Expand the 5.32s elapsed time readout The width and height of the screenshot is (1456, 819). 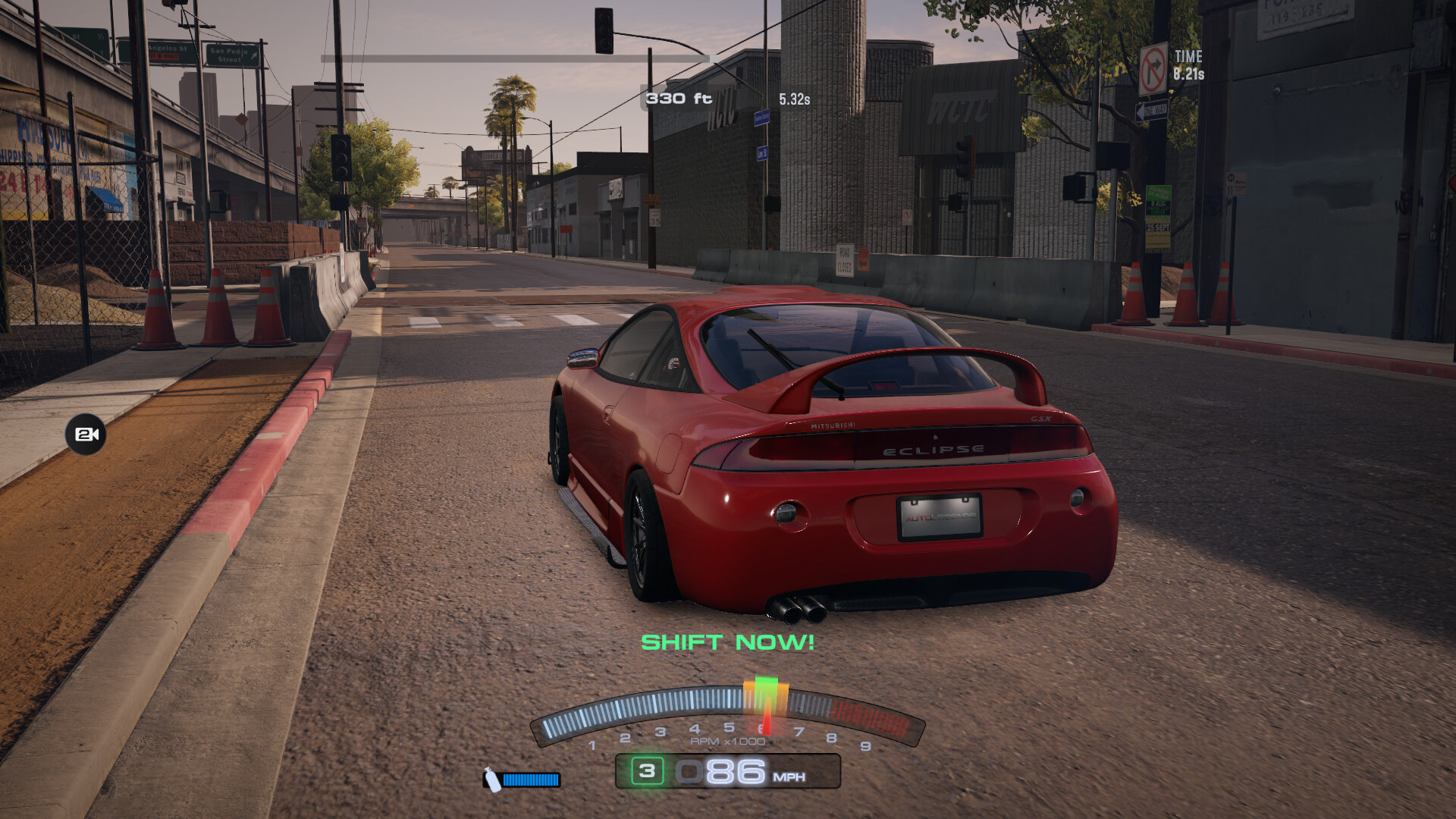(x=794, y=97)
